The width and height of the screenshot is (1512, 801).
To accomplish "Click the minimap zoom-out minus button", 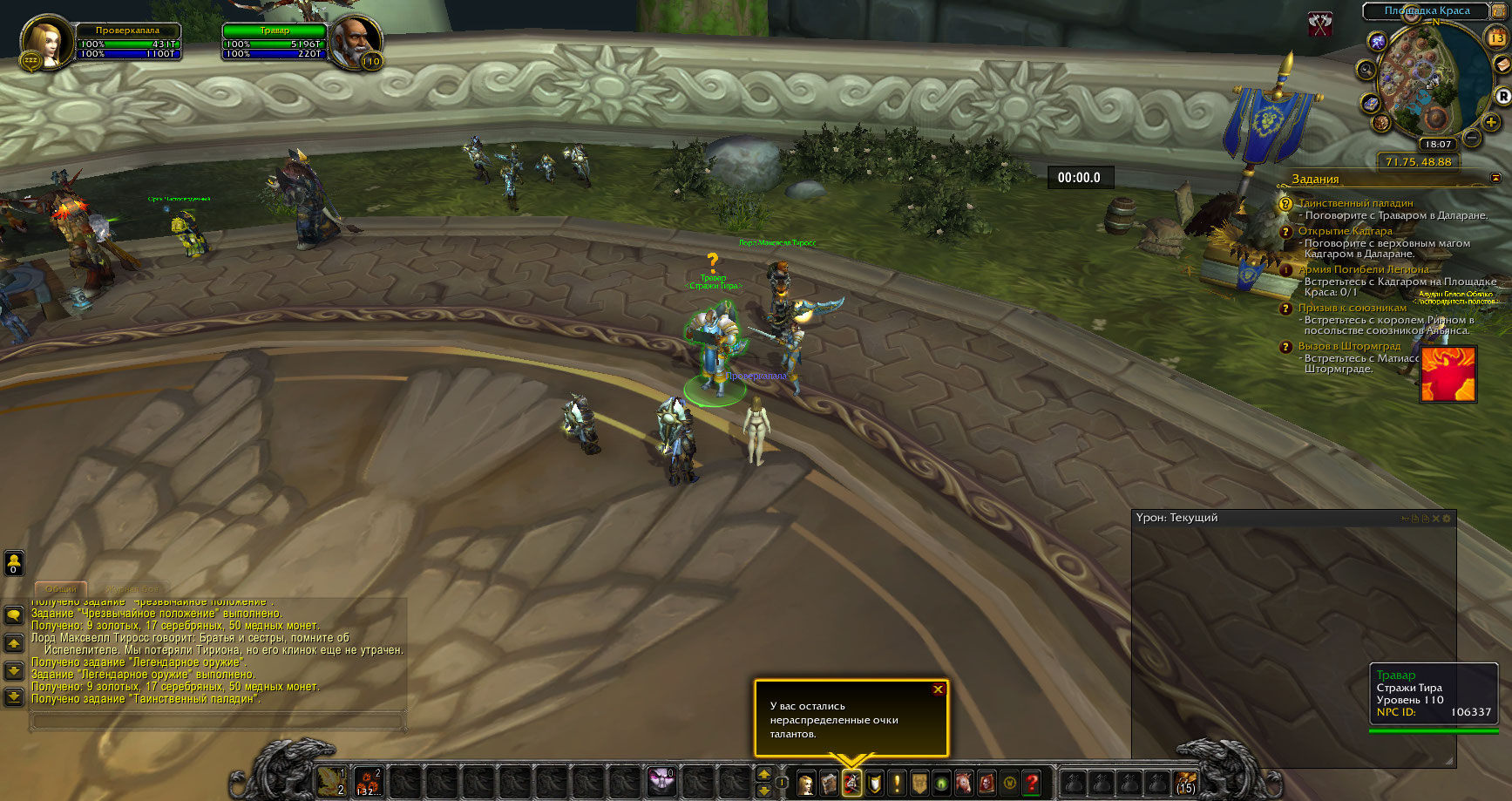I will tap(1472, 138).
